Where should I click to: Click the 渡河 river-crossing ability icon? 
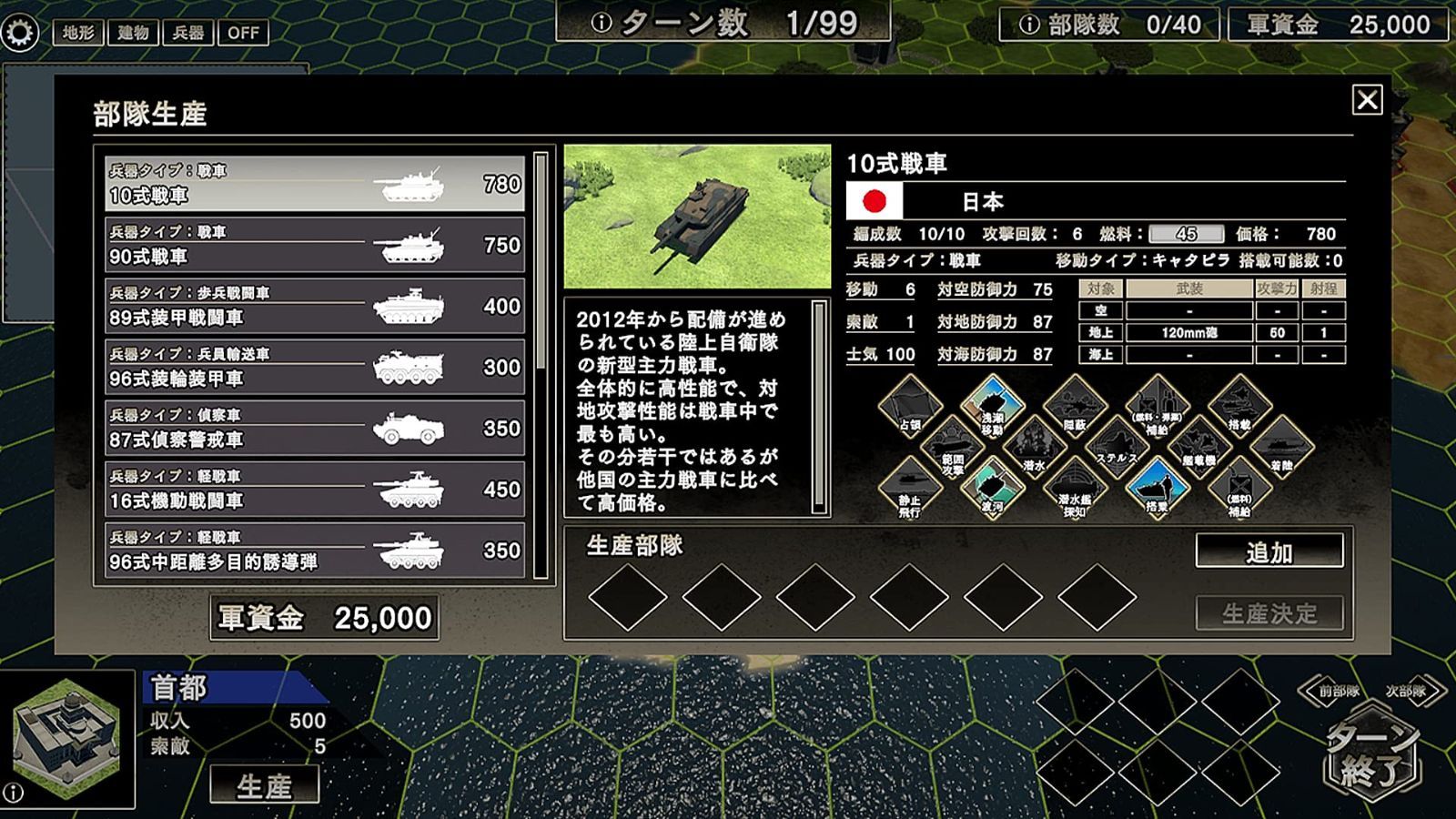click(x=994, y=490)
